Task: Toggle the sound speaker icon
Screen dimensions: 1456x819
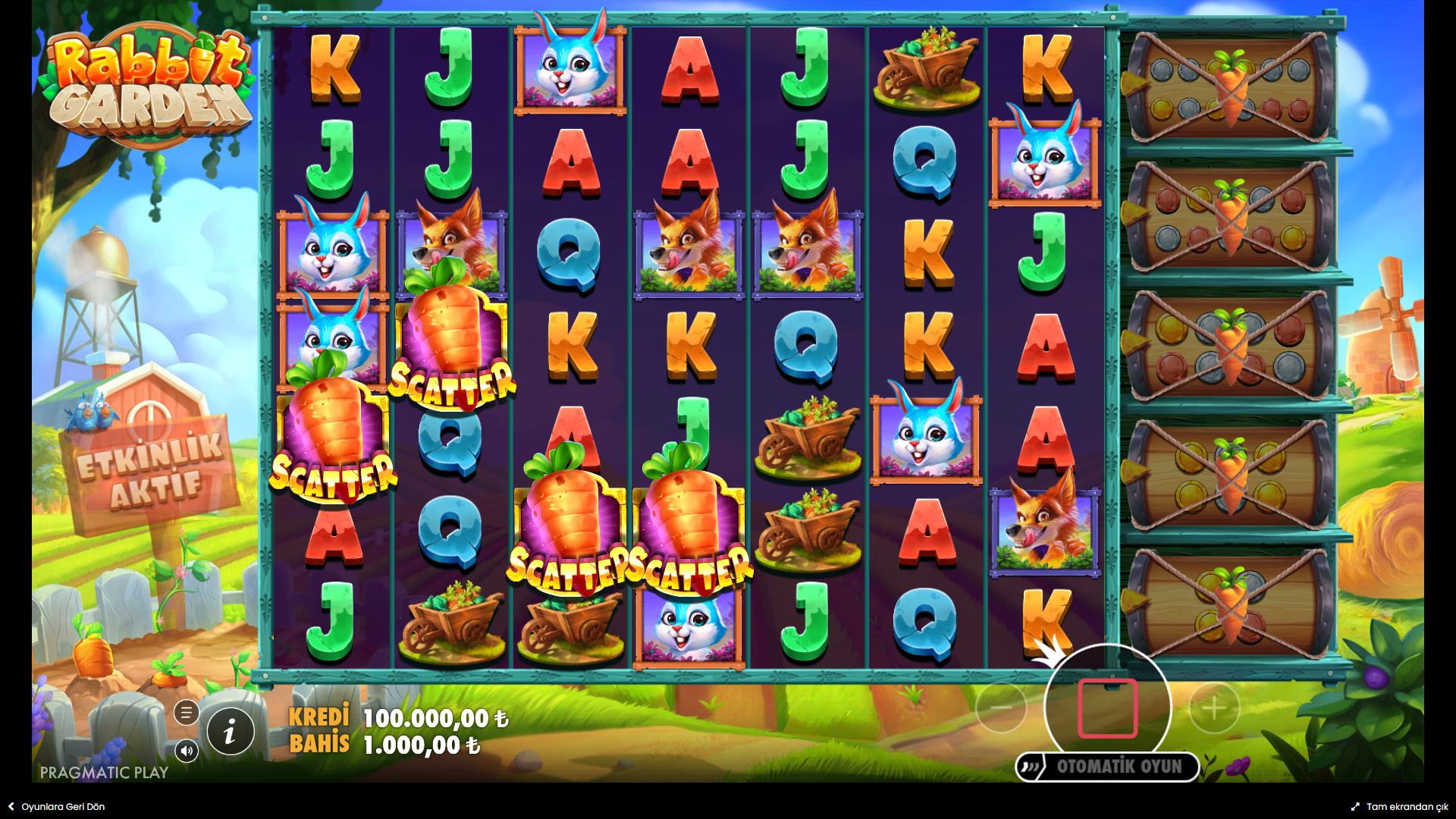Action: (x=187, y=751)
